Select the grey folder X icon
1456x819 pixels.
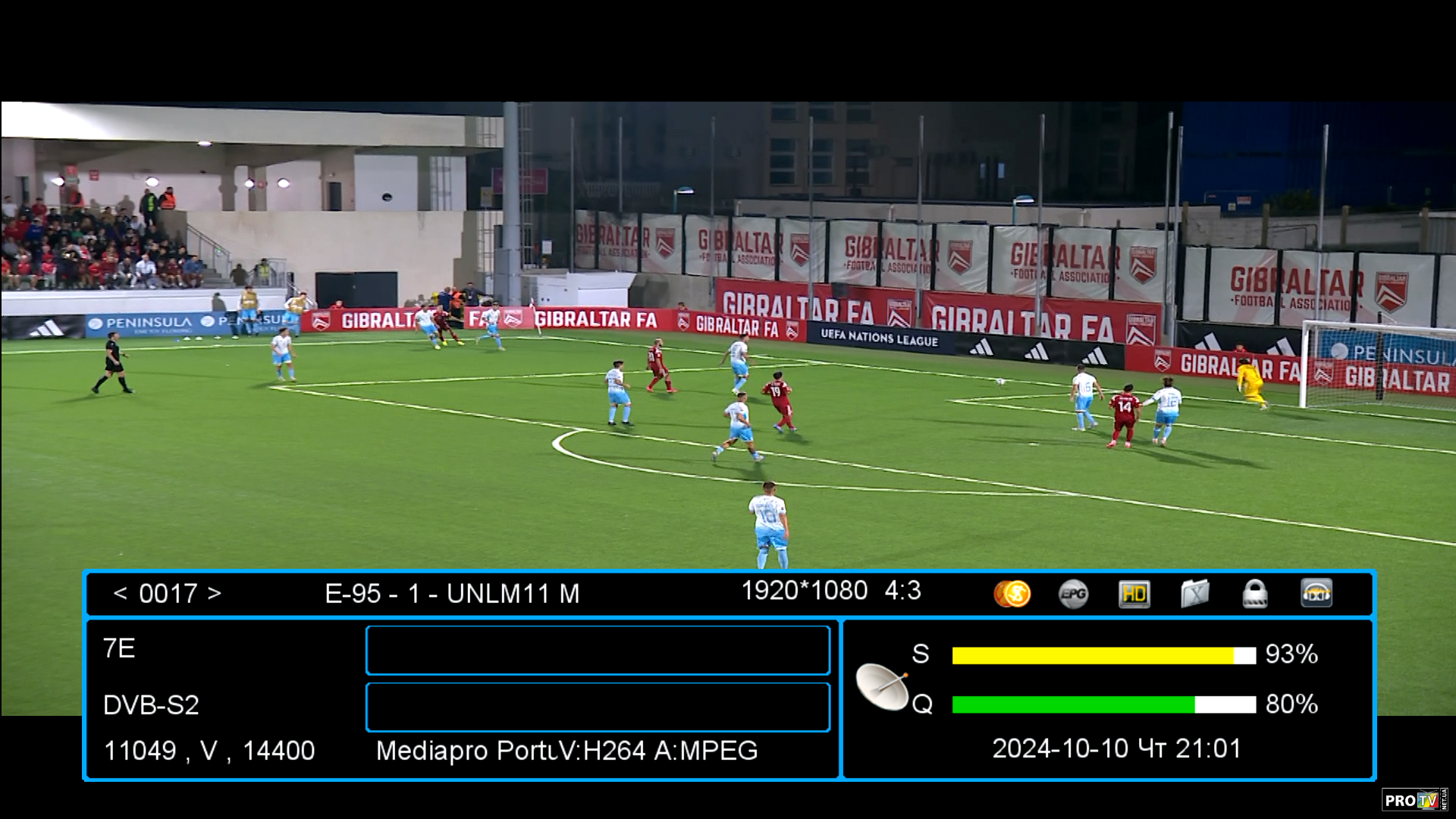(1194, 594)
